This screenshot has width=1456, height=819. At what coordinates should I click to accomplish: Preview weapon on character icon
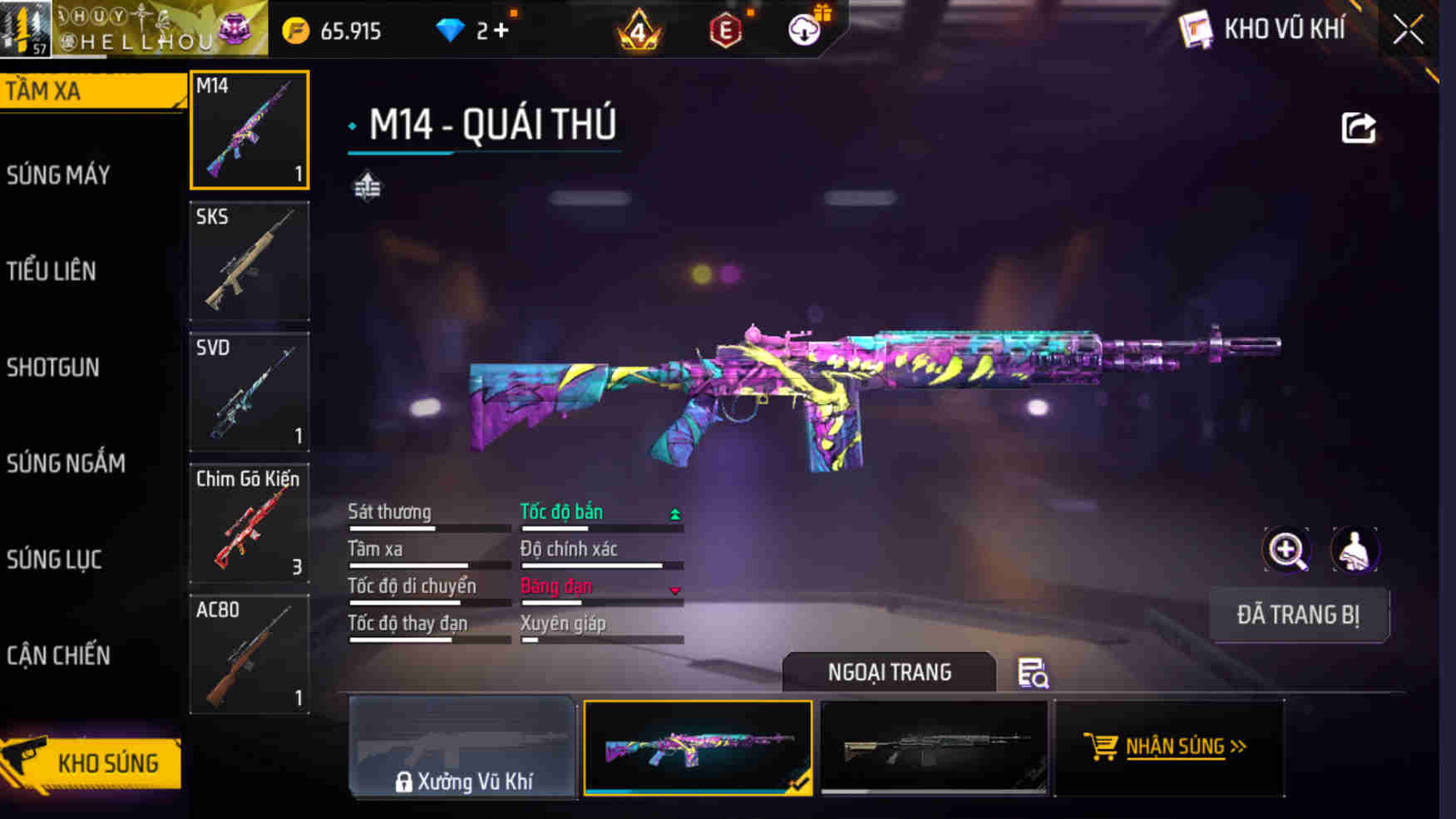1355,550
